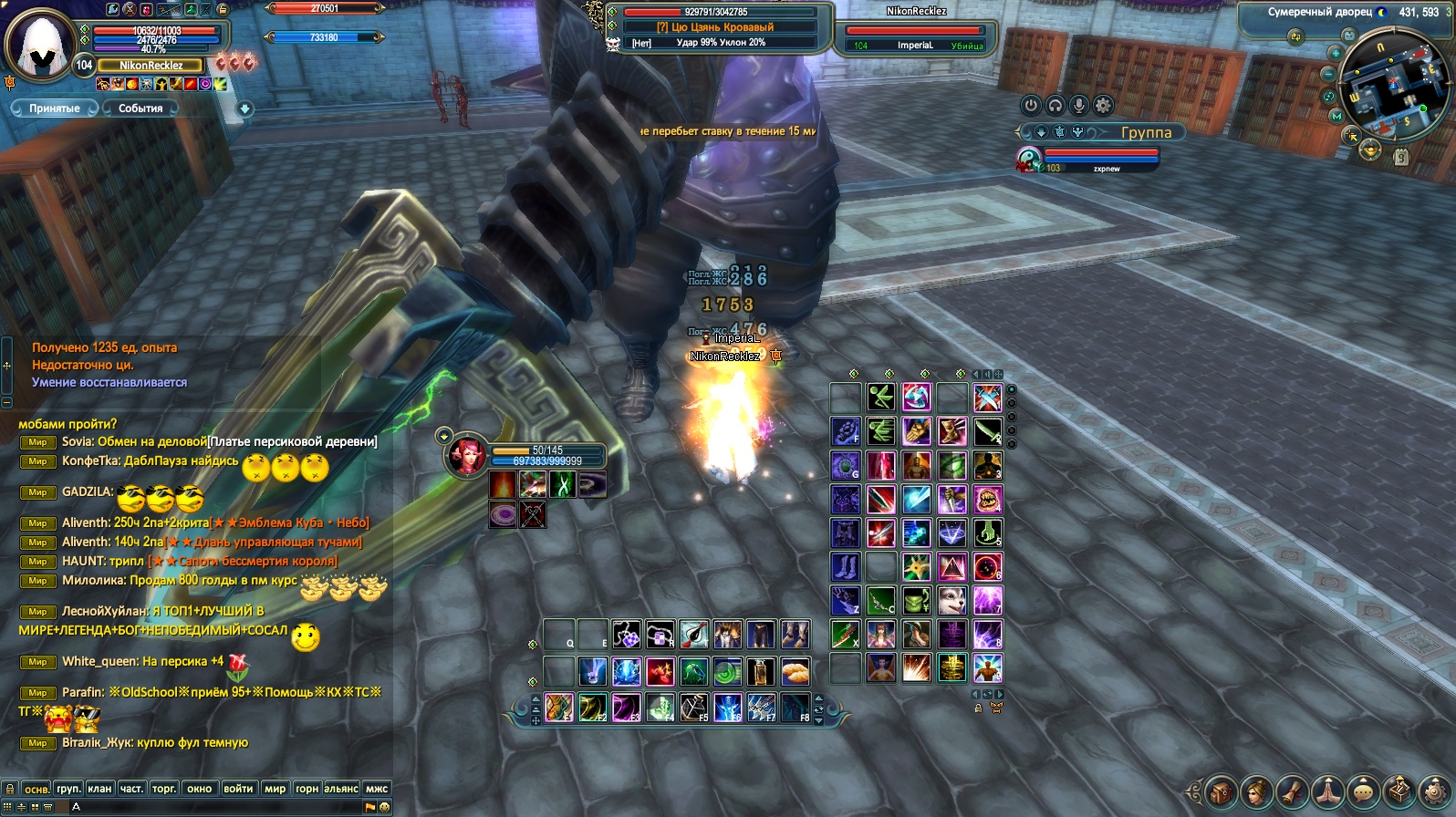Click the chat text input field
Viewport: 1456px width, 817px height.
click(x=219, y=807)
